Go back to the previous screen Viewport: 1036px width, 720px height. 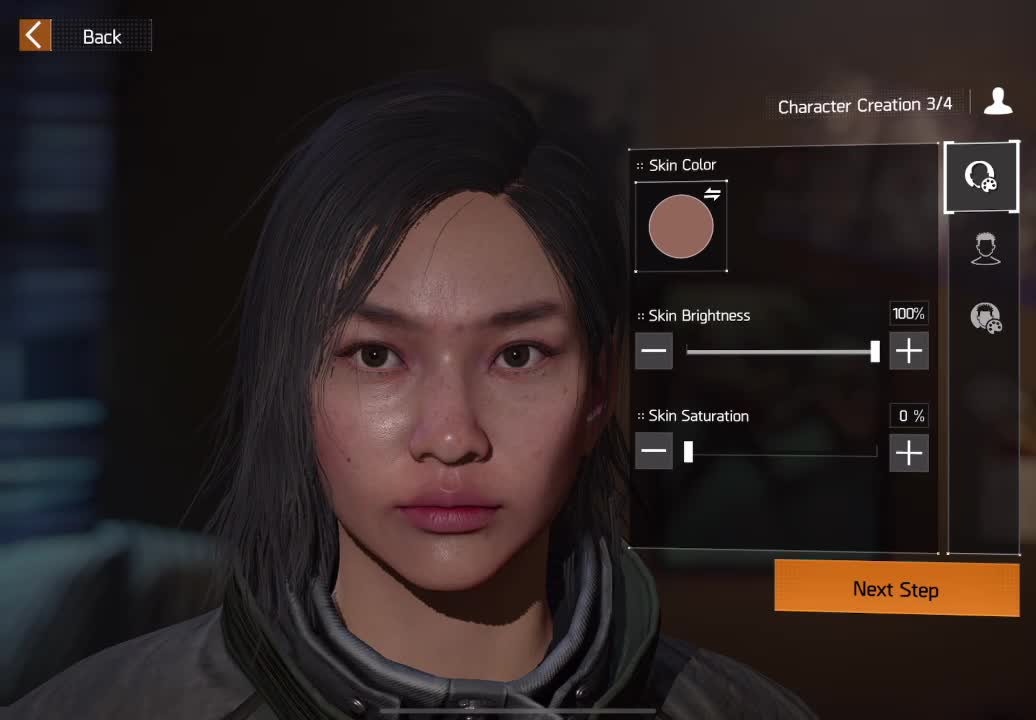click(84, 36)
